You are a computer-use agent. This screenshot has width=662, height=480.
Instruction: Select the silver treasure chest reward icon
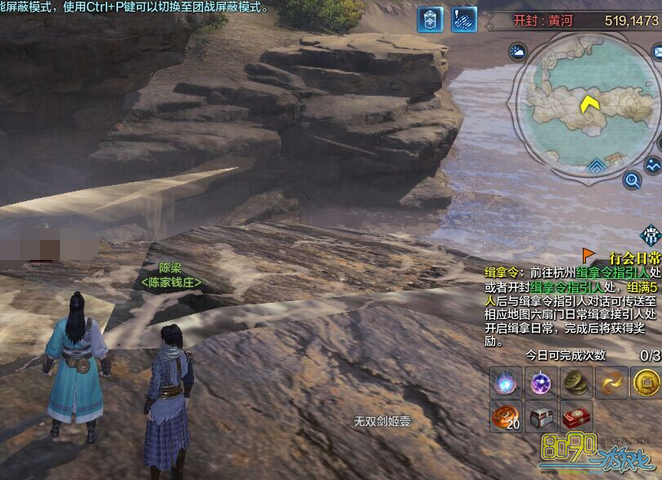[540, 416]
